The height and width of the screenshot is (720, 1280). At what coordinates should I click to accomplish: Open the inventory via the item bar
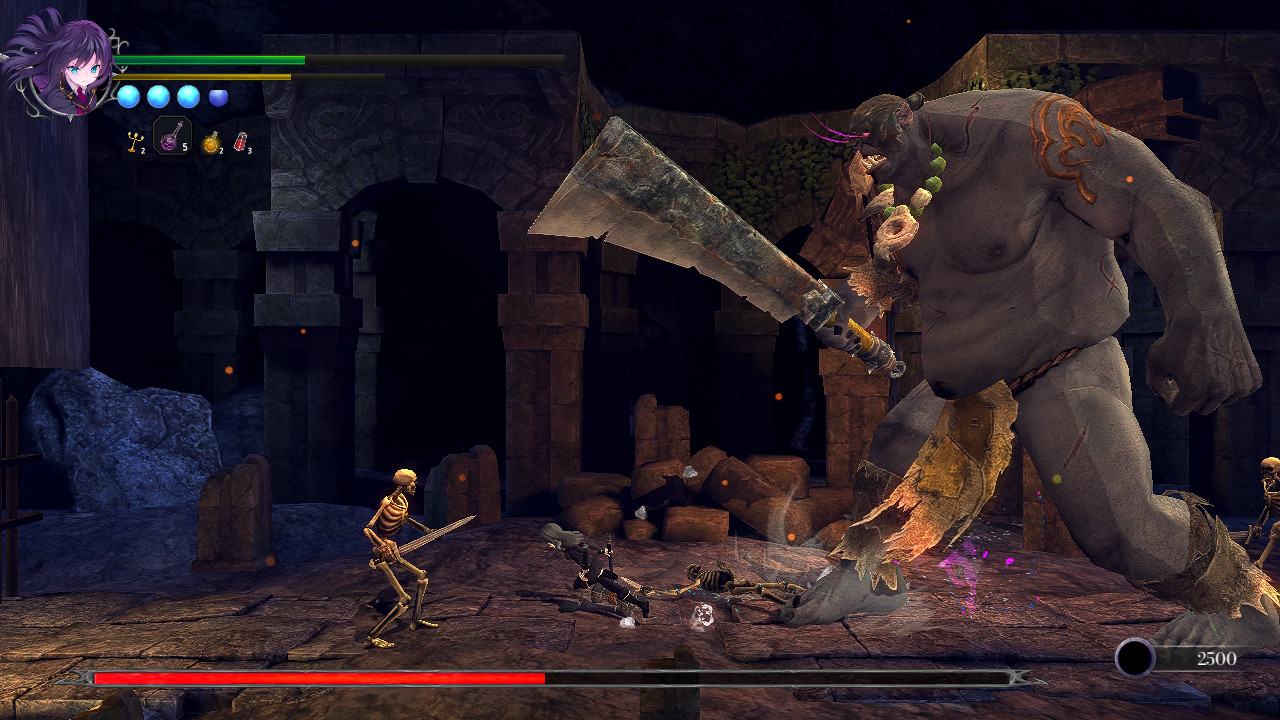pos(190,140)
